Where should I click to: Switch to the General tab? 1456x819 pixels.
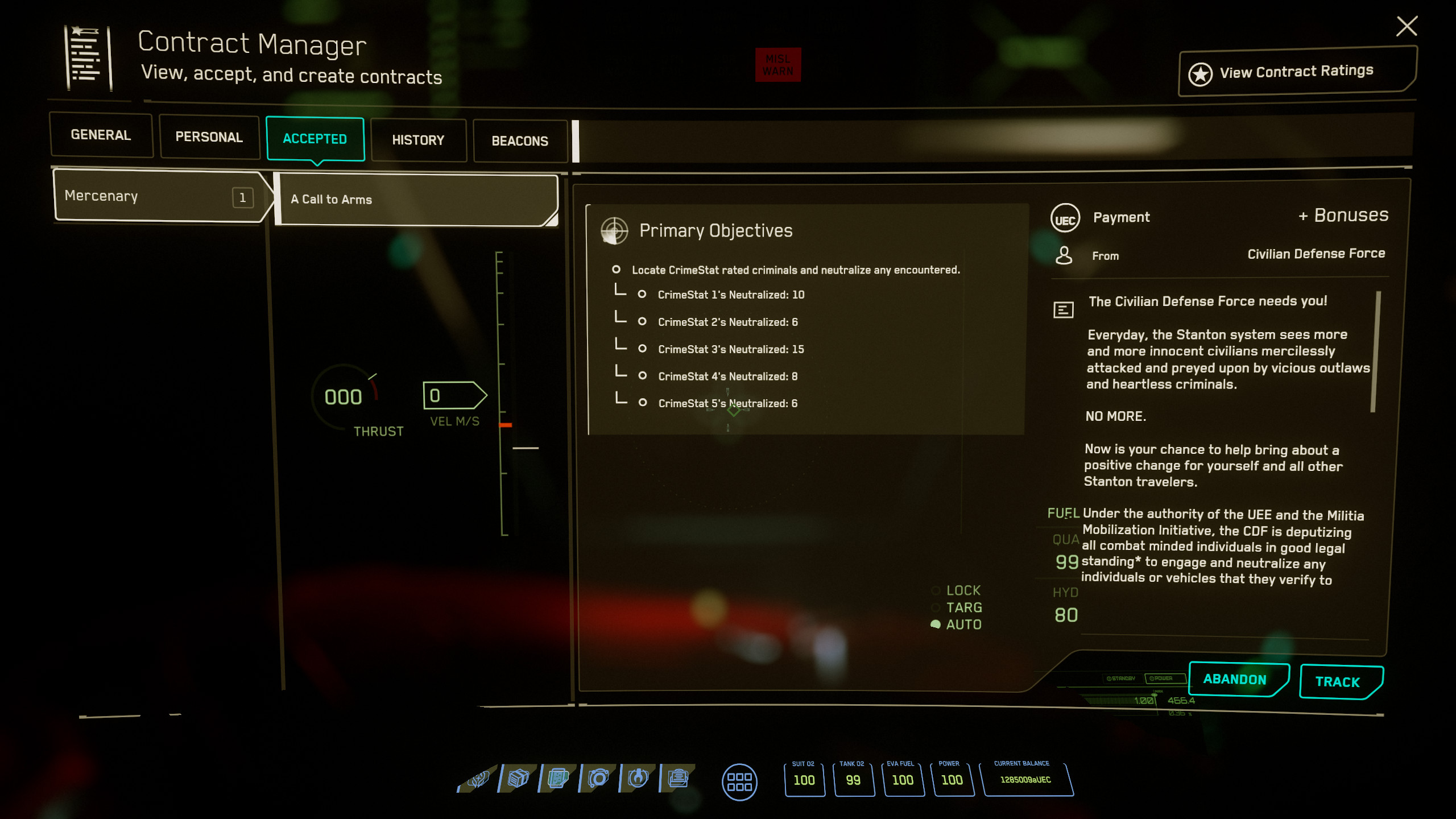tap(101, 135)
